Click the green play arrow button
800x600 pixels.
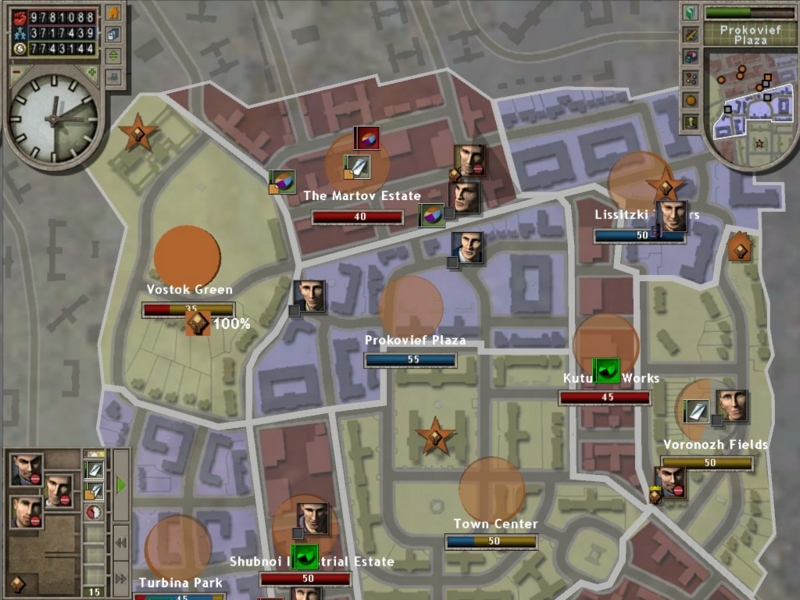point(121,485)
